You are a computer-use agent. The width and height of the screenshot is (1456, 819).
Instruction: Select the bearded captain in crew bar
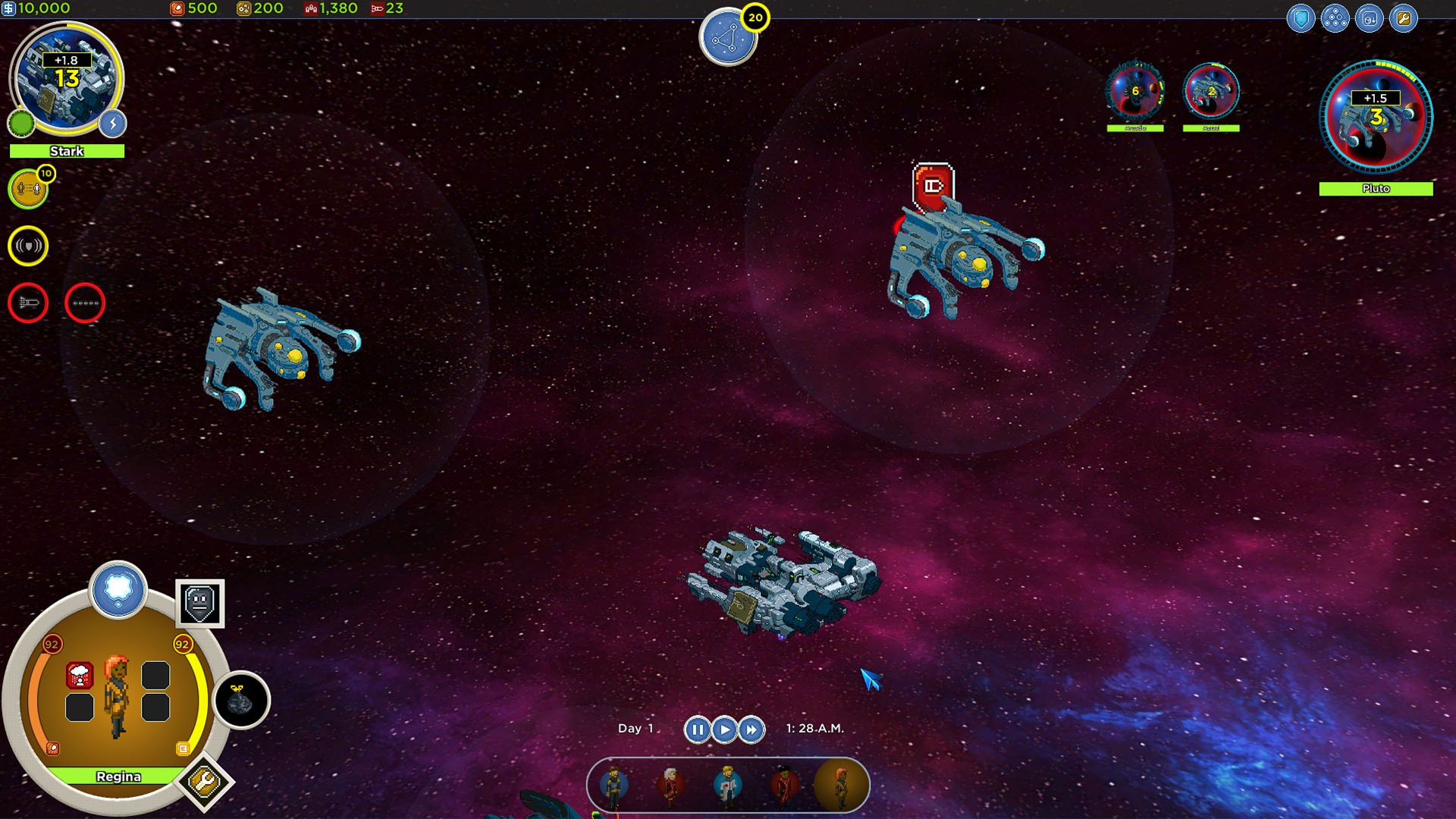click(613, 785)
